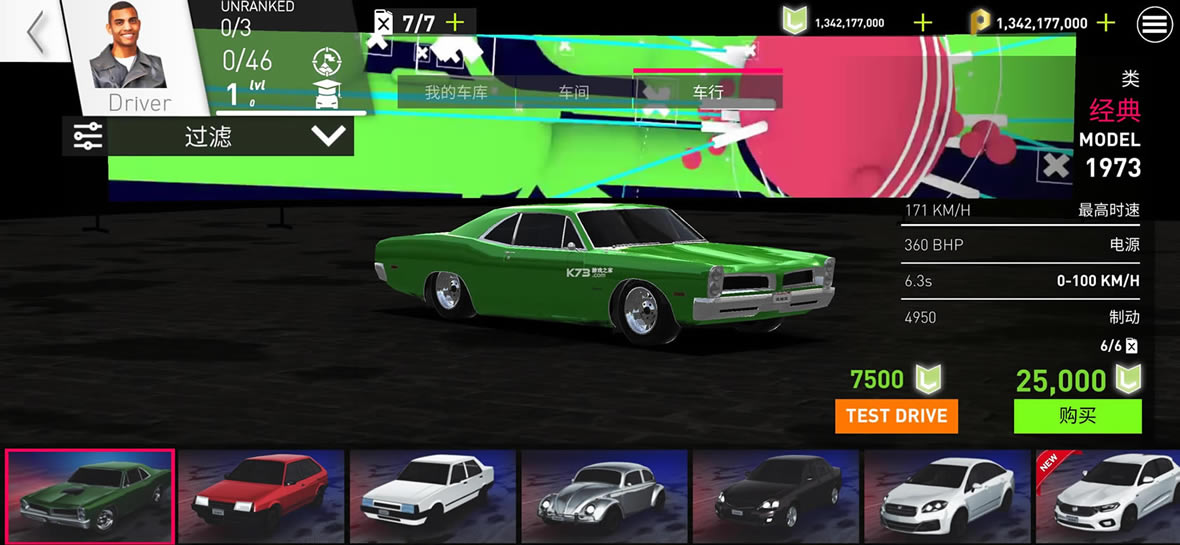The width and height of the screenshot is (1180, 545).
Task: Open the hamburger main menu
Action: tap(1155, 25)
